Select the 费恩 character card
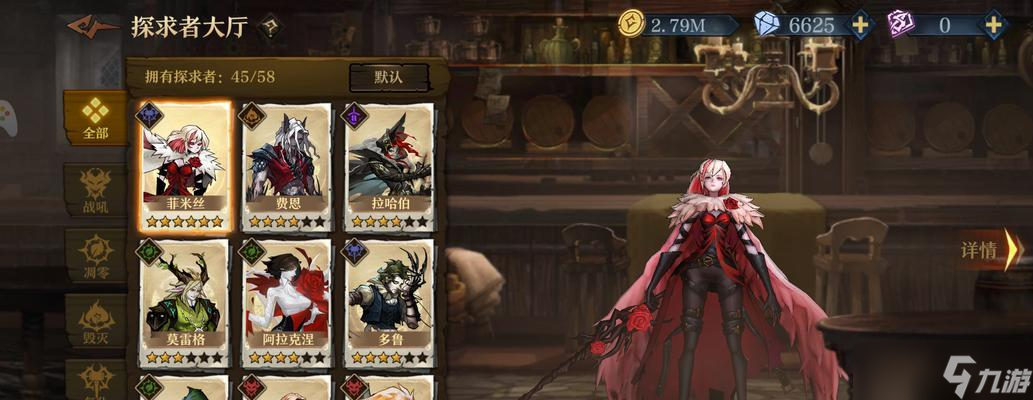 tap(287, 167)
